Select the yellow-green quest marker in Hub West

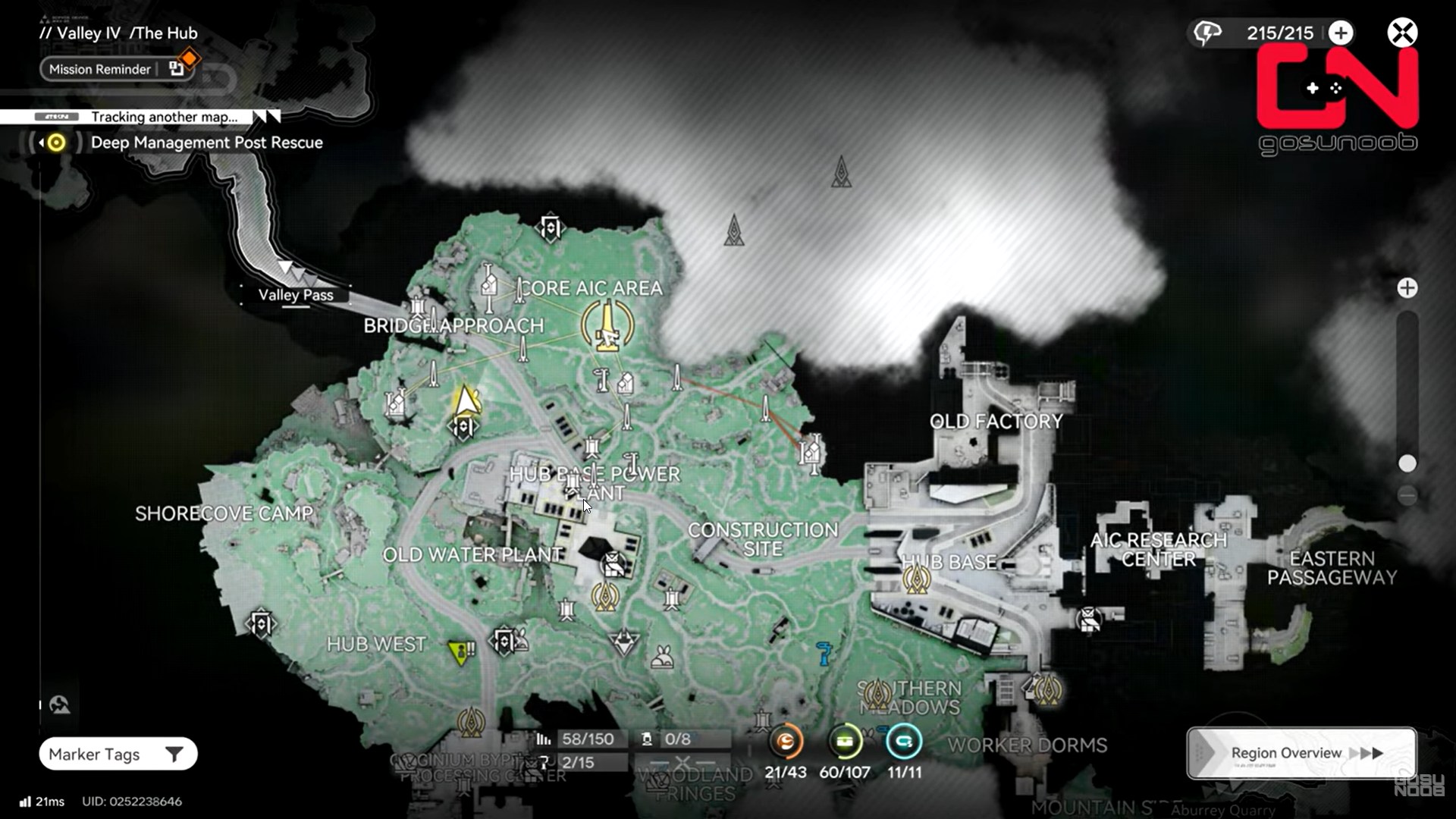coord(460,651)
